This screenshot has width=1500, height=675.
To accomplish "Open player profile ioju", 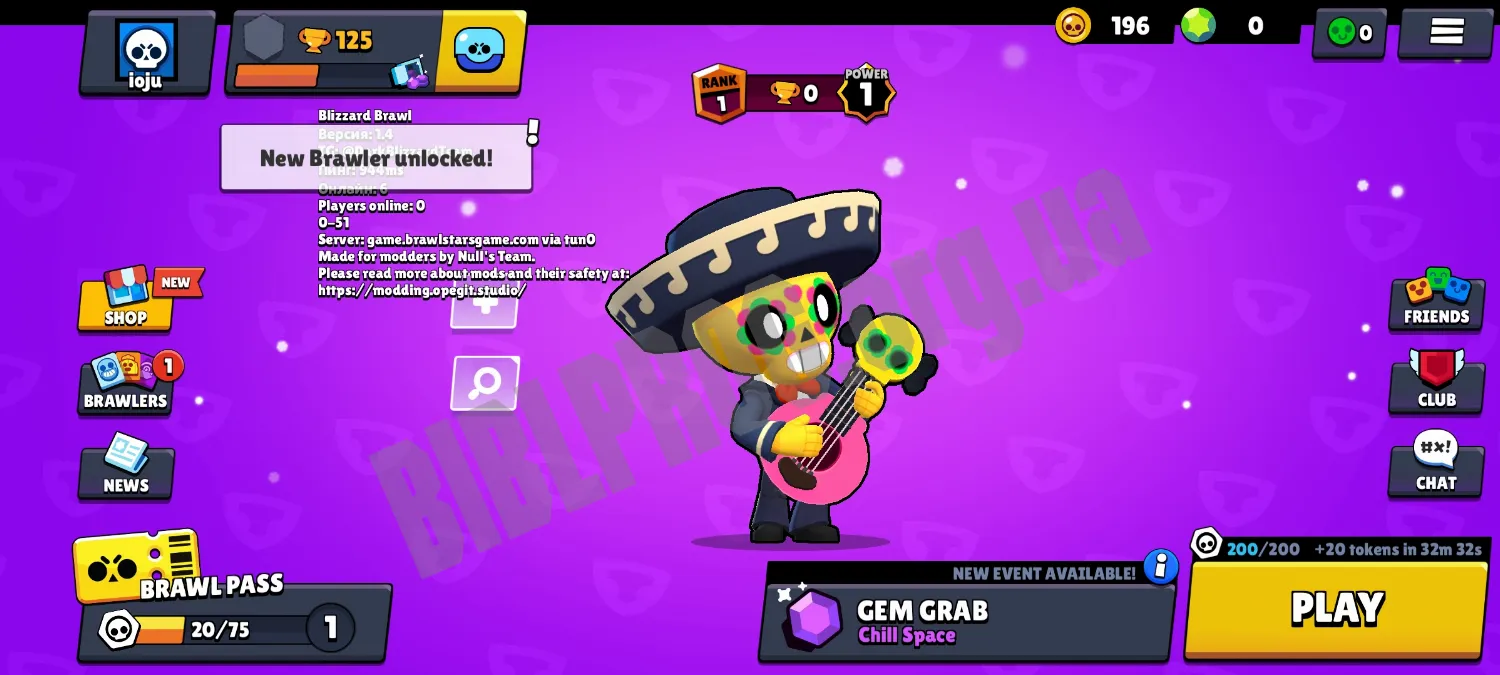I will pyautogui.click(x=146, y=54).
